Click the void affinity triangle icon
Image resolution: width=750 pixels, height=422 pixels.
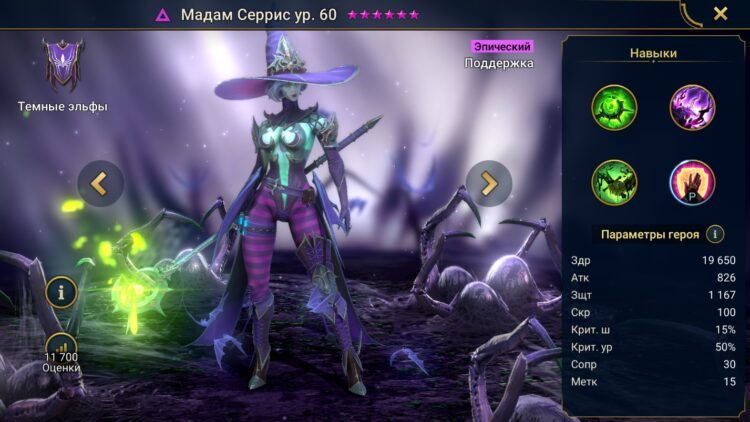(x=162, y=15)
